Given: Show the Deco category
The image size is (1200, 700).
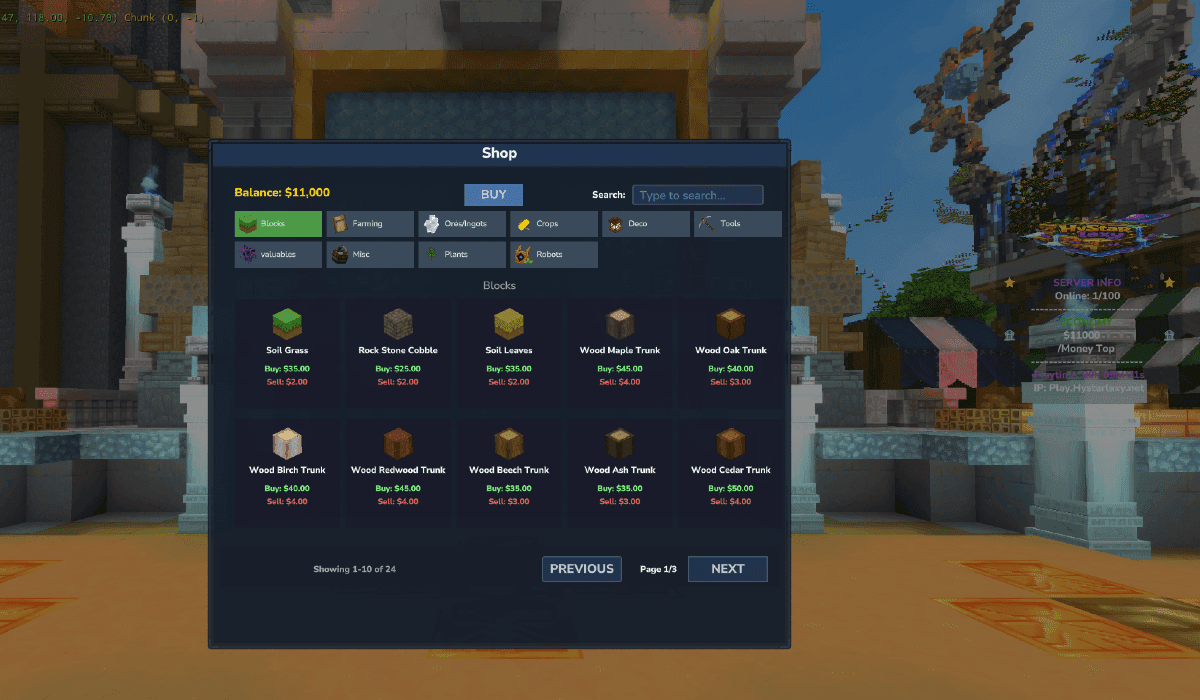Looking at the screenshot, I should pyautogui.click(x=645, y=224).
